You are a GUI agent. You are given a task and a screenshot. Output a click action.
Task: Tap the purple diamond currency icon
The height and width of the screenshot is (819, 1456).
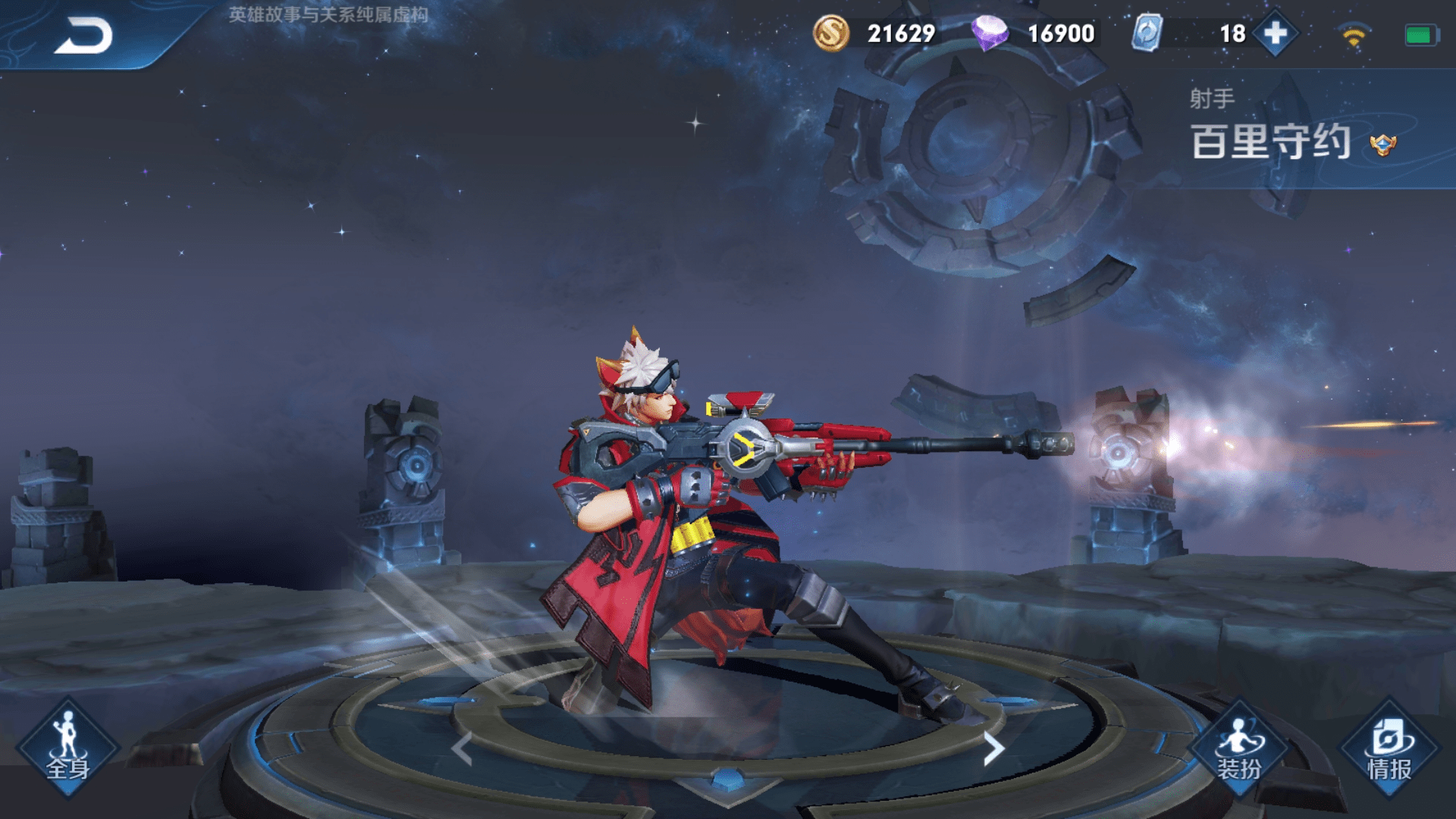tap(990, 33)
